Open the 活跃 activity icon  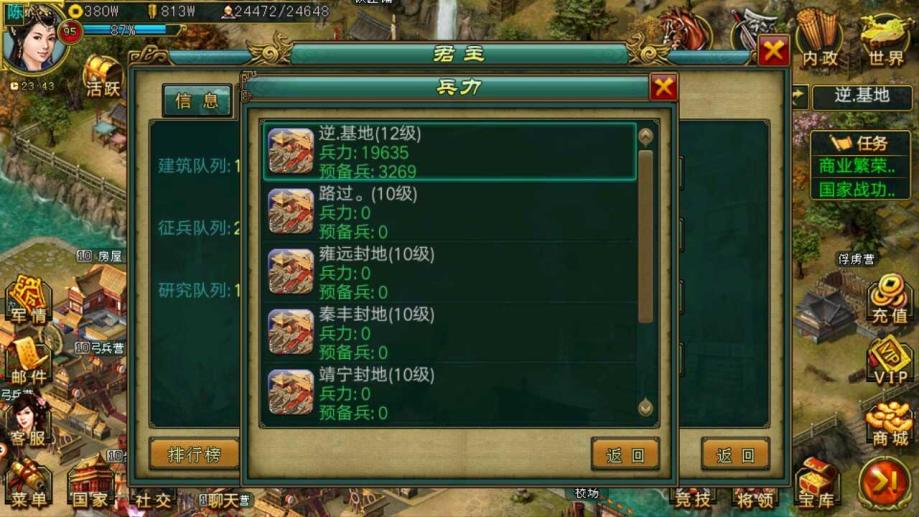pyautogui.click(x=102, y=76)
